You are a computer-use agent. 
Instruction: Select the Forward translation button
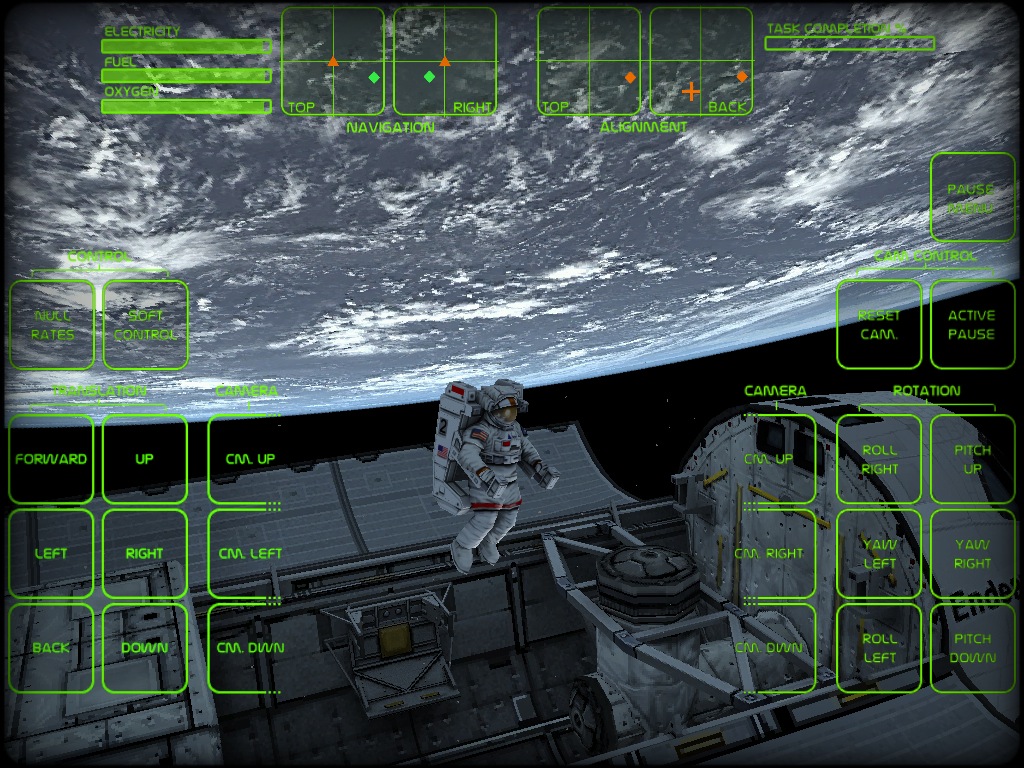pyautogui.click(x=51, y=459)
